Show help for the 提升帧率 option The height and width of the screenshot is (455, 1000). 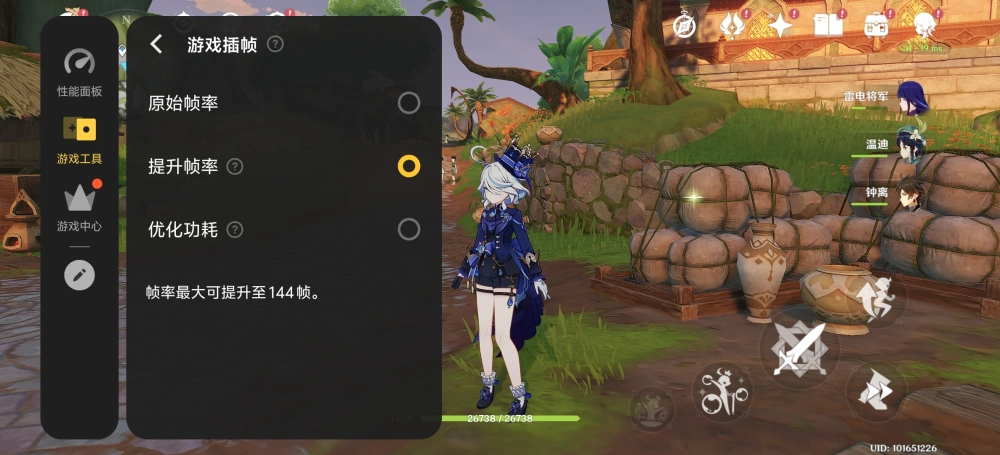pyautogui.click(x=235, y=167)
